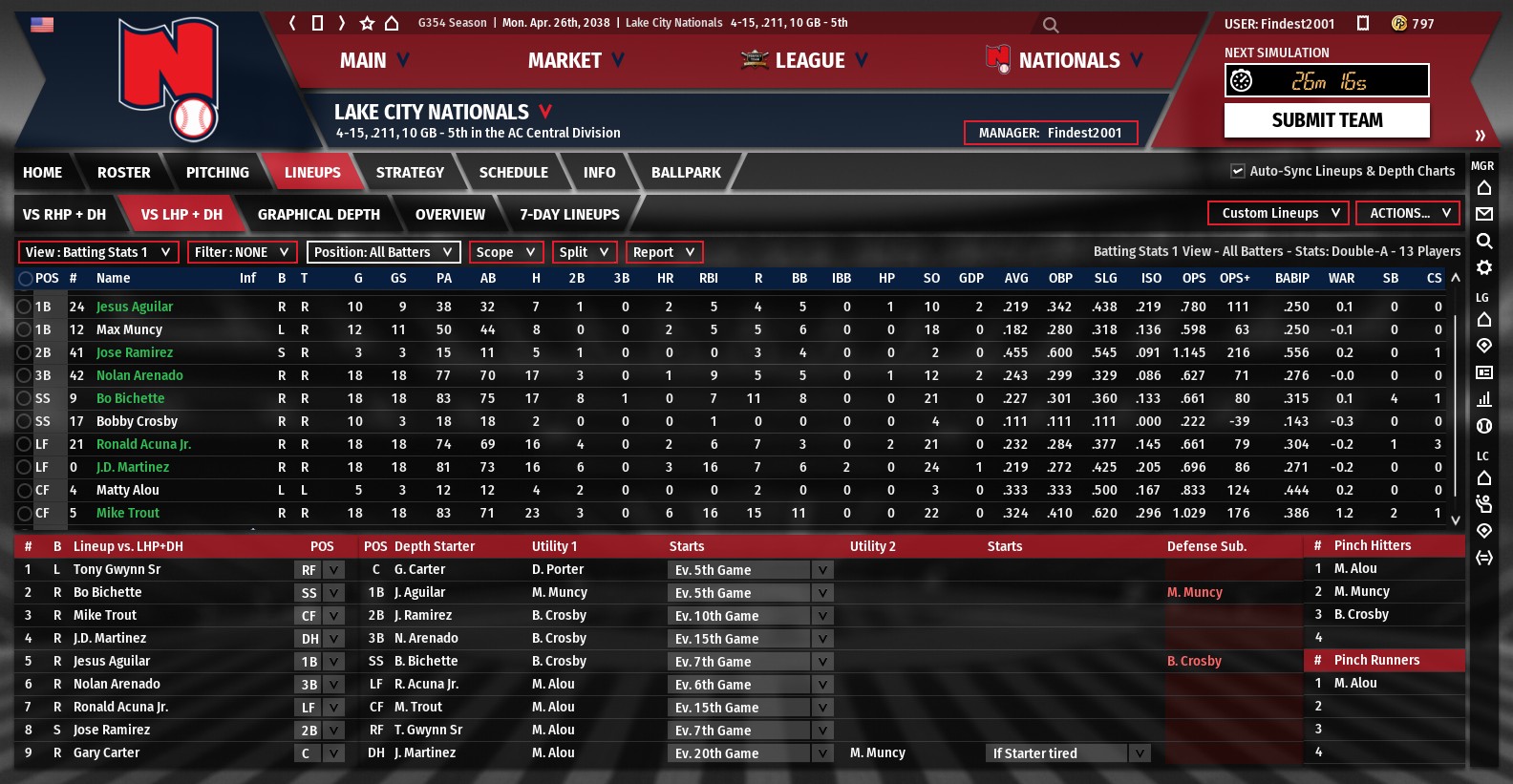Open the MARKET menu
The width and height of the screenshot is (1513, 784).
tap(575, 60)
